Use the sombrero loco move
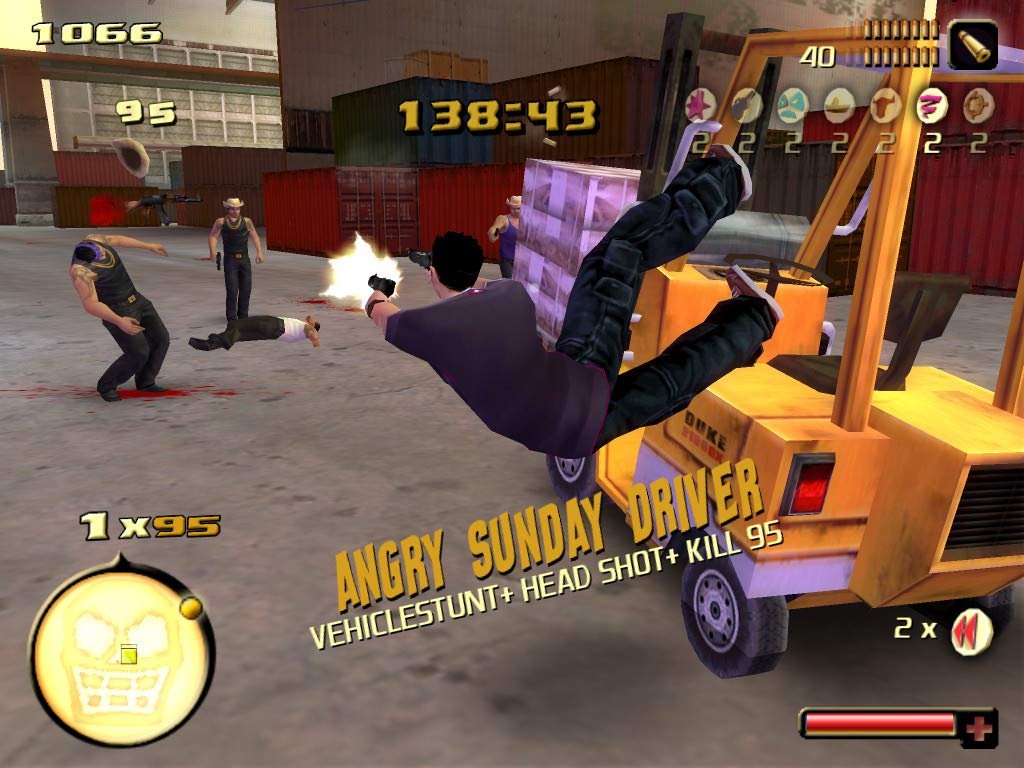Screen dimensions: 1024x768 838,105
